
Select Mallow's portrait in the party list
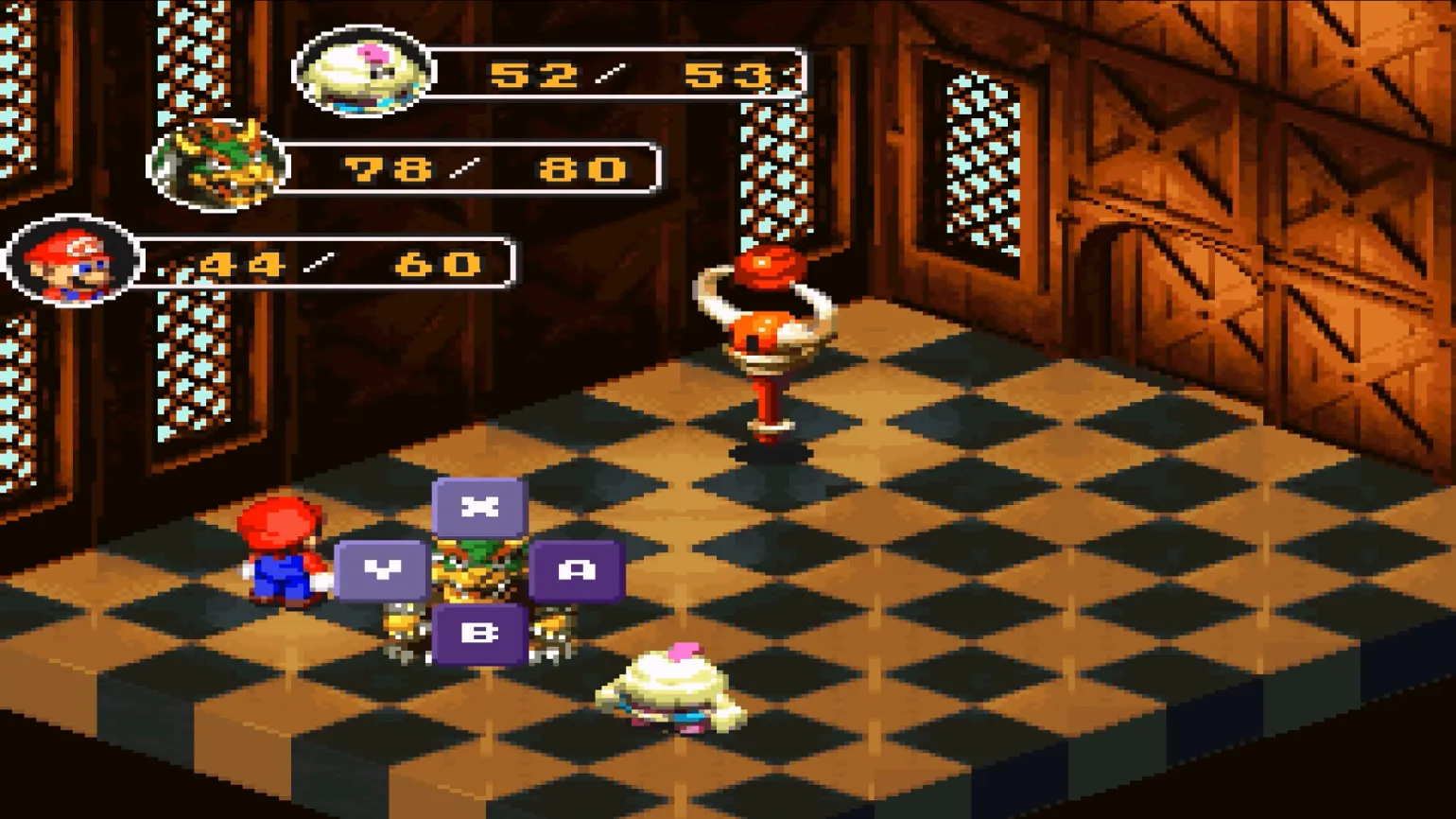tap(364, 72)
